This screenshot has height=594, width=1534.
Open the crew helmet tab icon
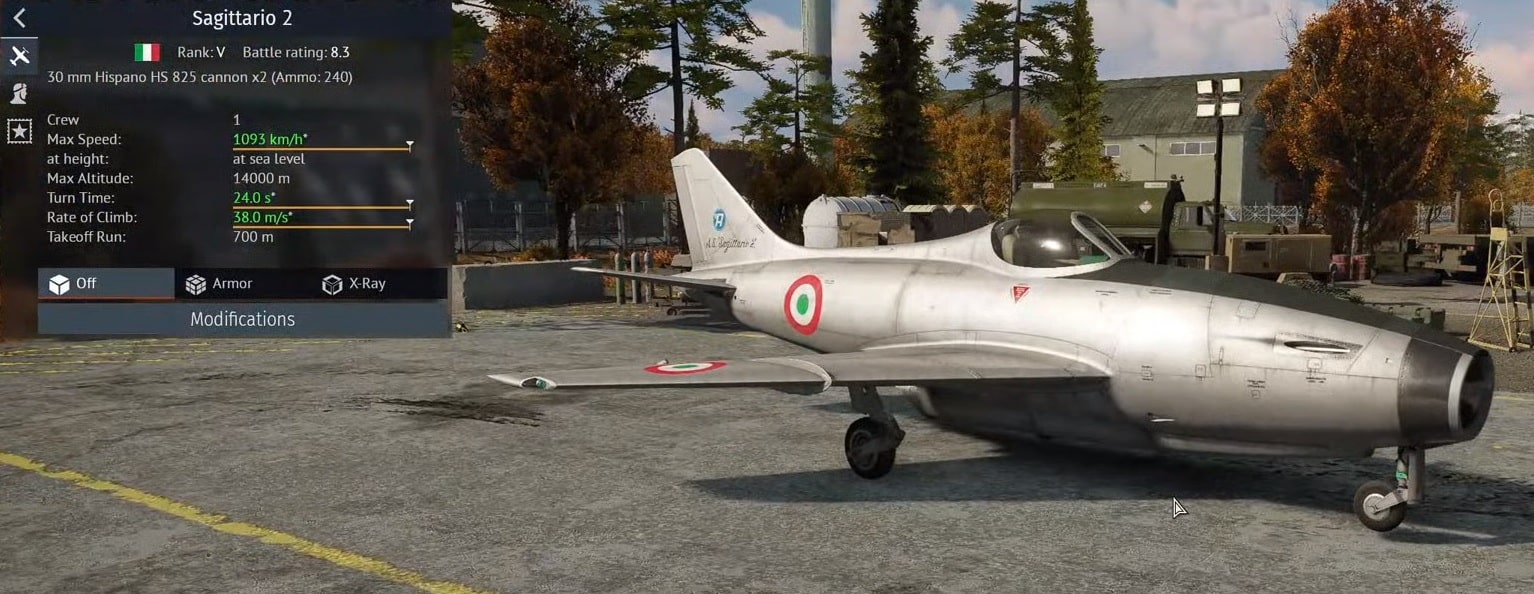(19, 93)
